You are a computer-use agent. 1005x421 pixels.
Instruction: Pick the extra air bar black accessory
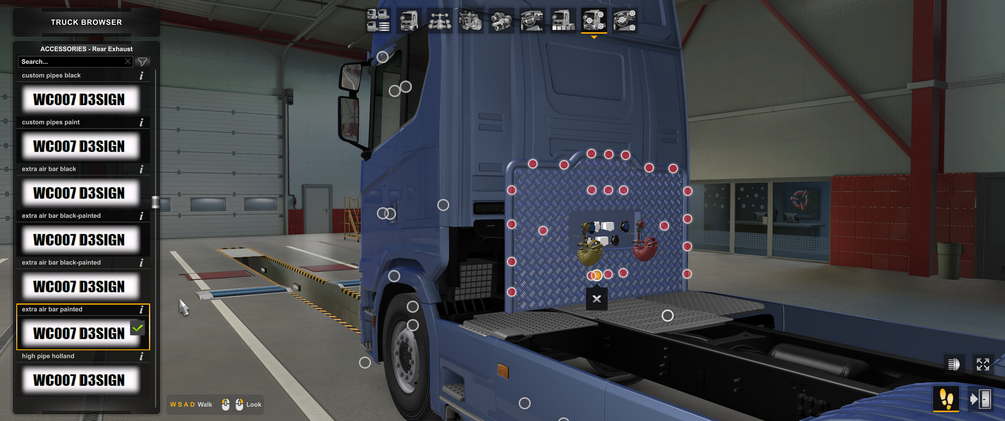(x=79, y=193)
